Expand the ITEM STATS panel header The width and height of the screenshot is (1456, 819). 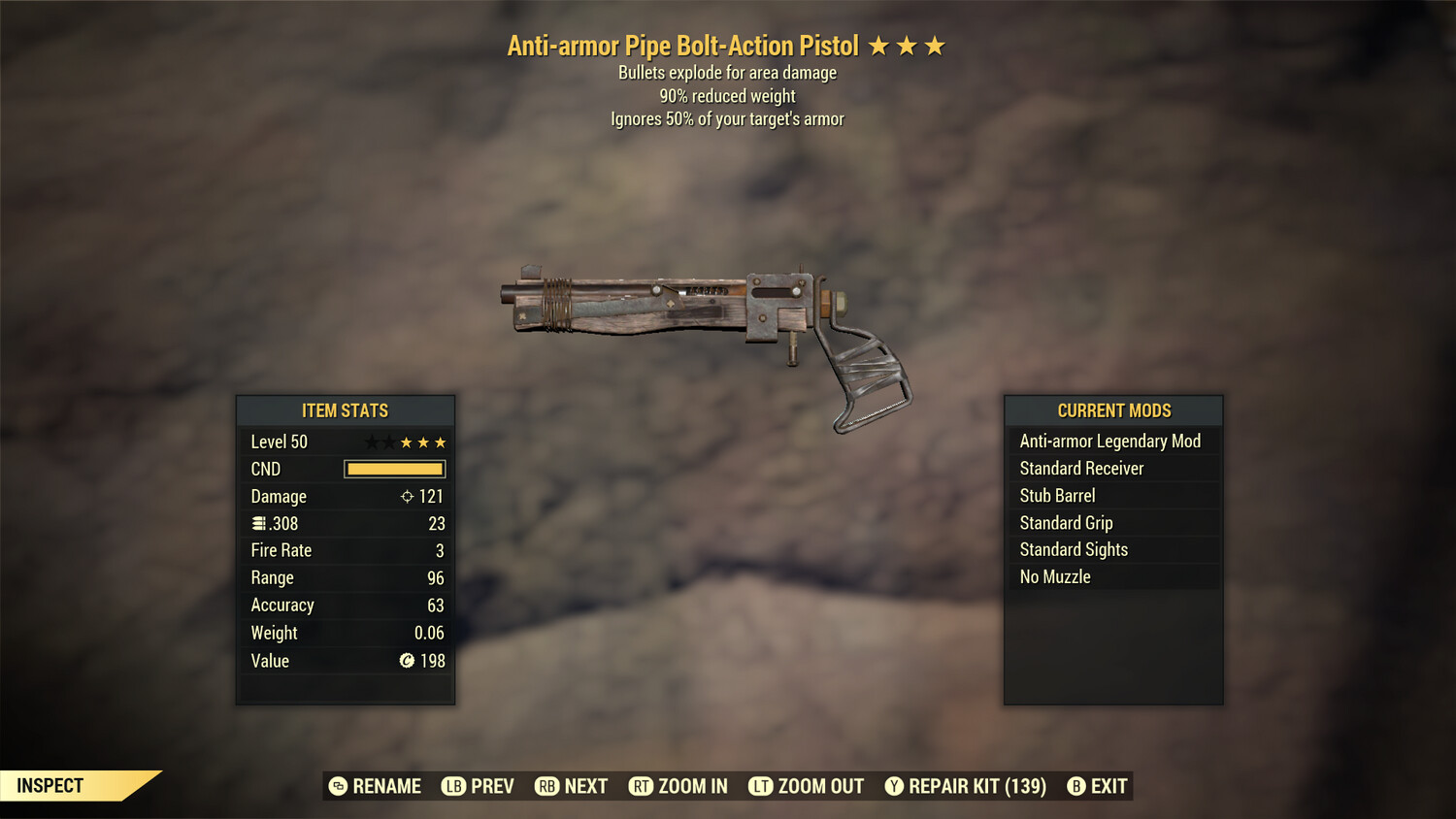tap(346, 410)
